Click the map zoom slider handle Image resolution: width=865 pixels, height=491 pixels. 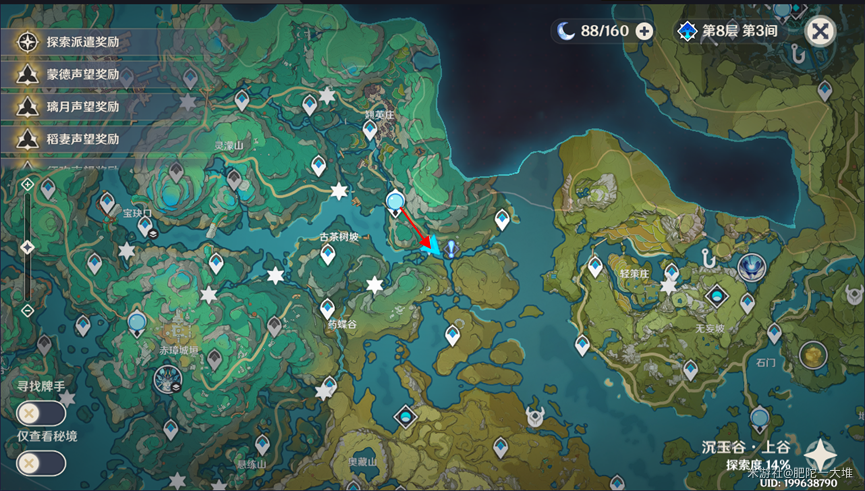point(27,246)
